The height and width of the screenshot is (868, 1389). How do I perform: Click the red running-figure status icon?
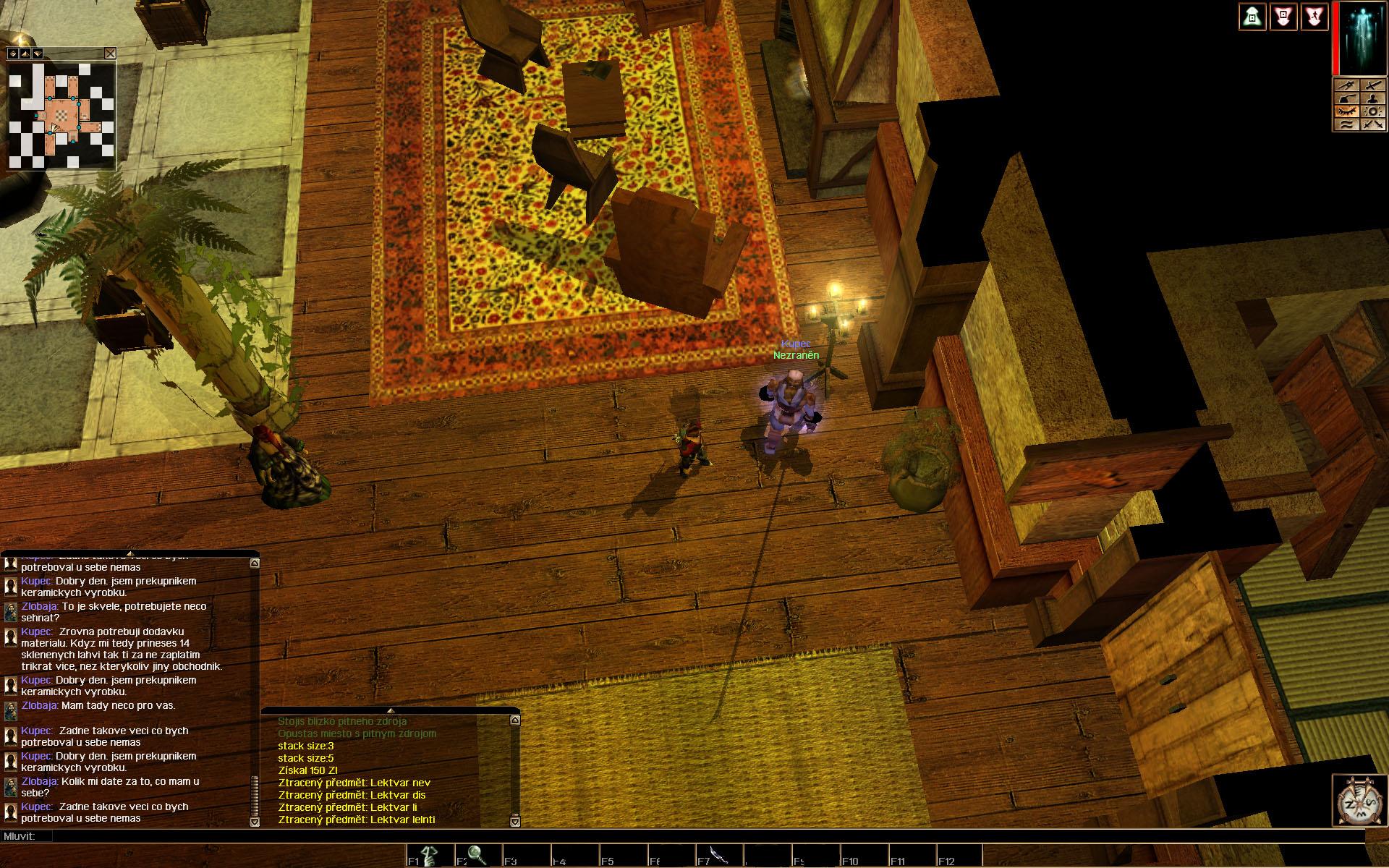pyautogui.click(x=1314, y=17)
